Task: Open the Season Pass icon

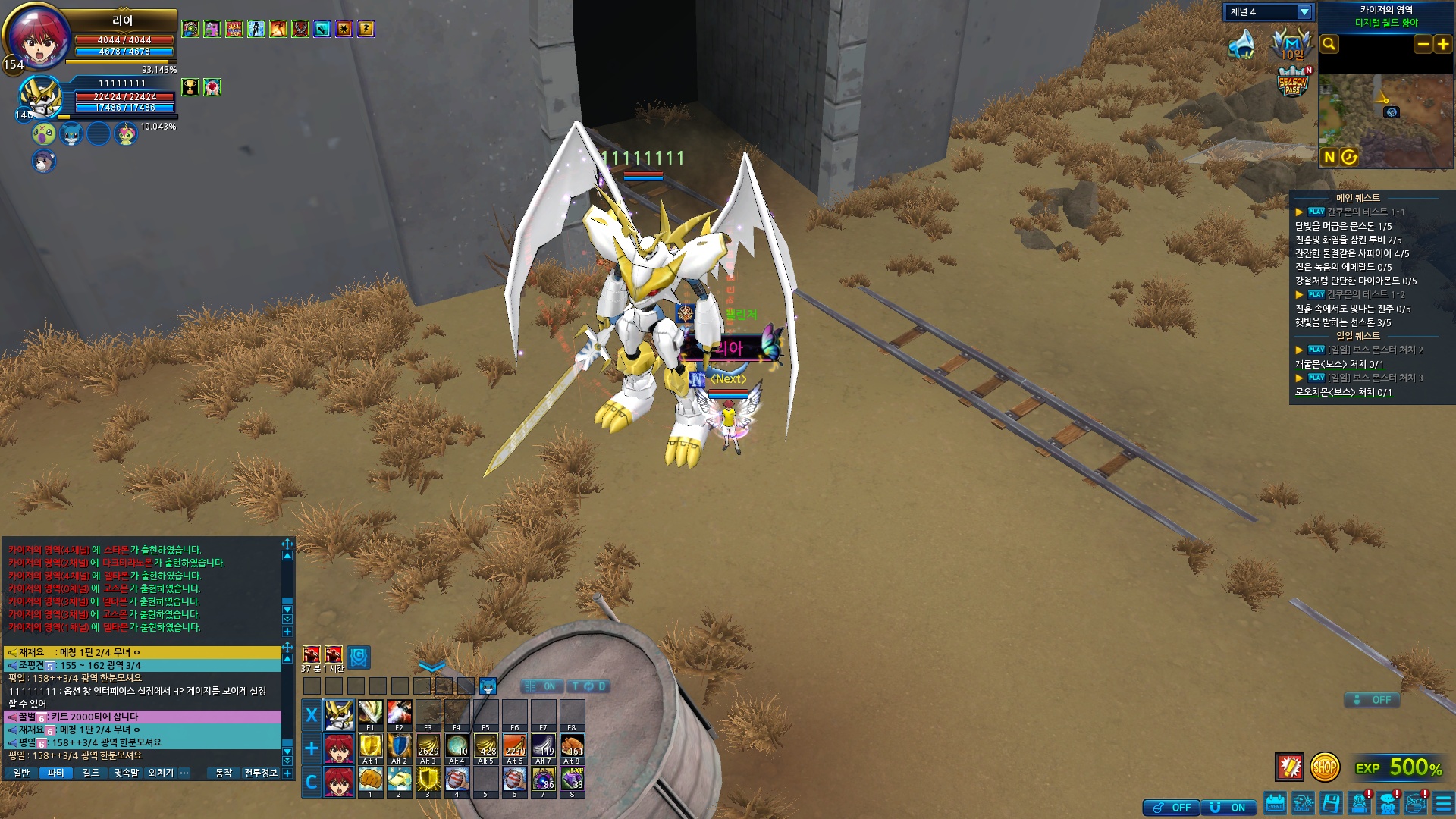Action: pos(1293,82)
